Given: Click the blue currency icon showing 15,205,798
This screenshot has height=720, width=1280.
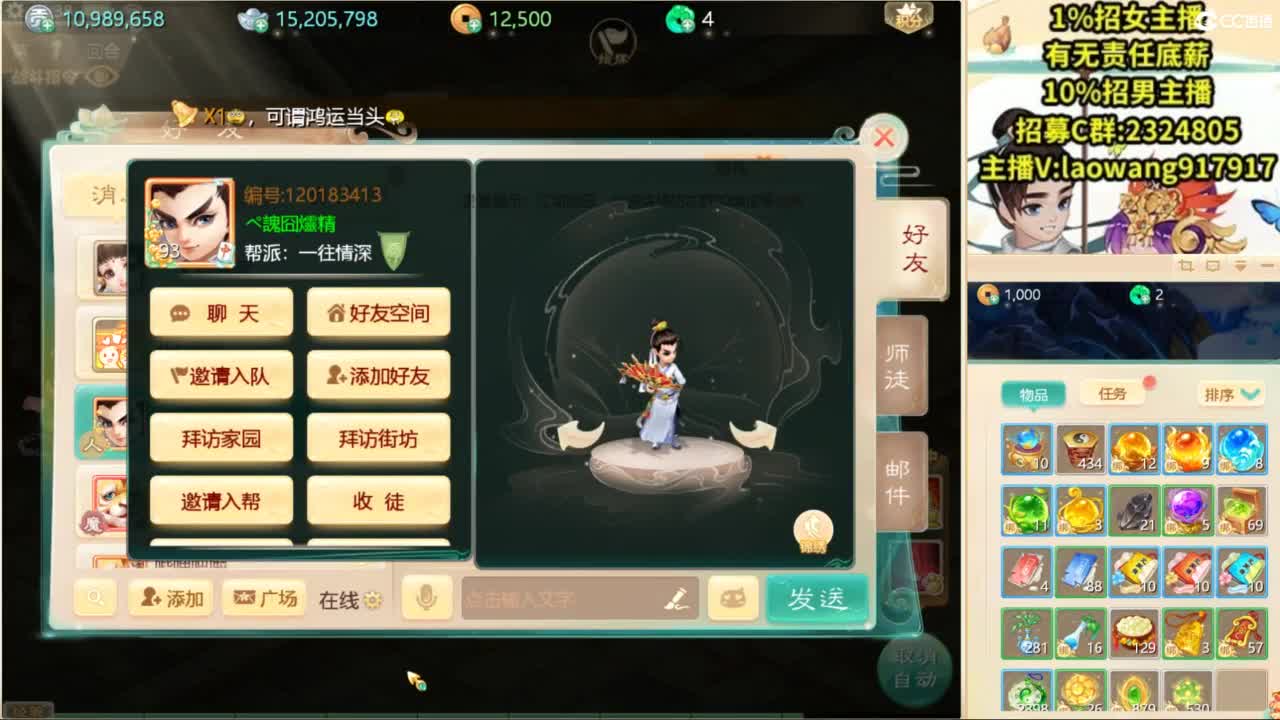Looking at the screenshot, I should tap(251, 18).
